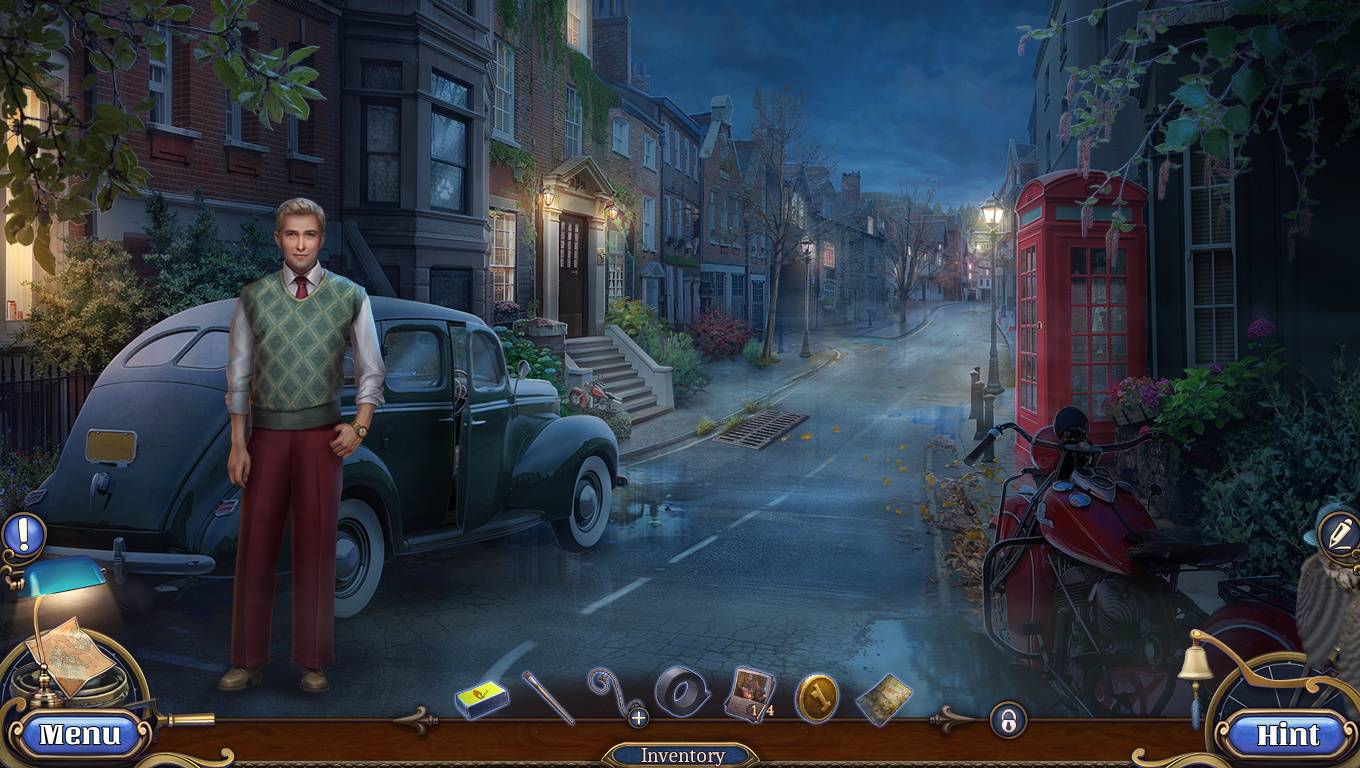Use the Hint button
The width and height of the screenshot is (1360, 768).
(1287, 735)
